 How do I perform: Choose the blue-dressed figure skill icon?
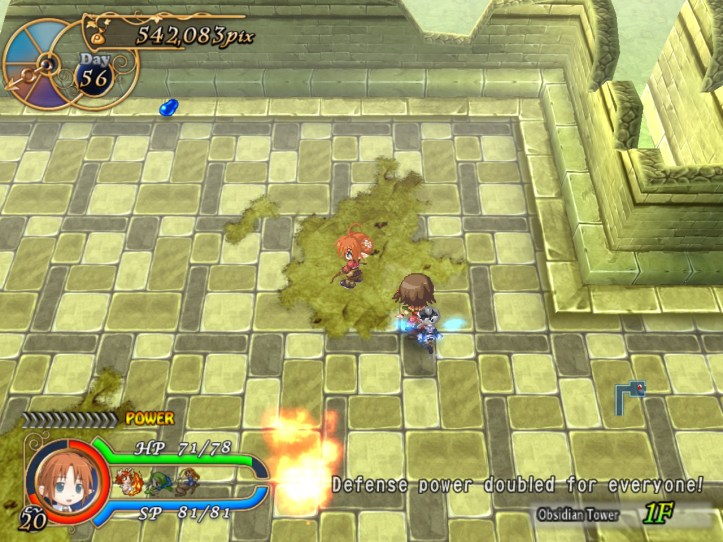tap(186, 481)
